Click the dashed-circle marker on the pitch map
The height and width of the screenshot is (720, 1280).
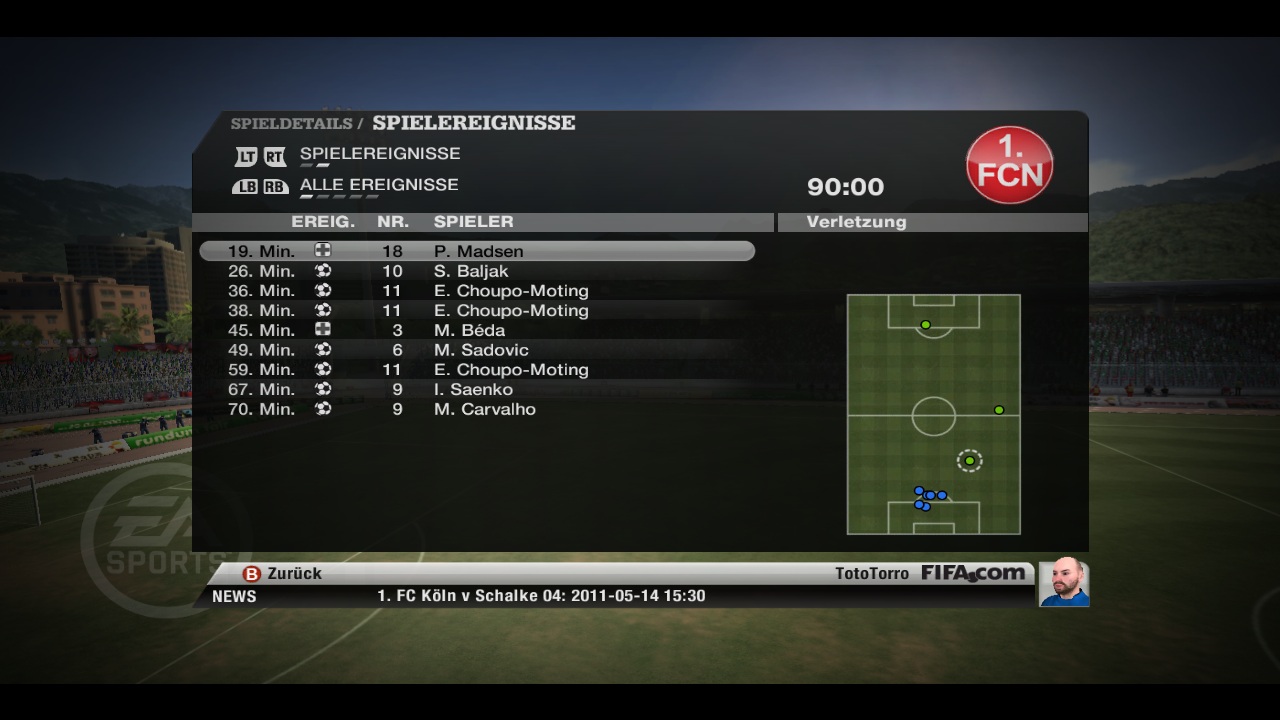coord(969,461)
